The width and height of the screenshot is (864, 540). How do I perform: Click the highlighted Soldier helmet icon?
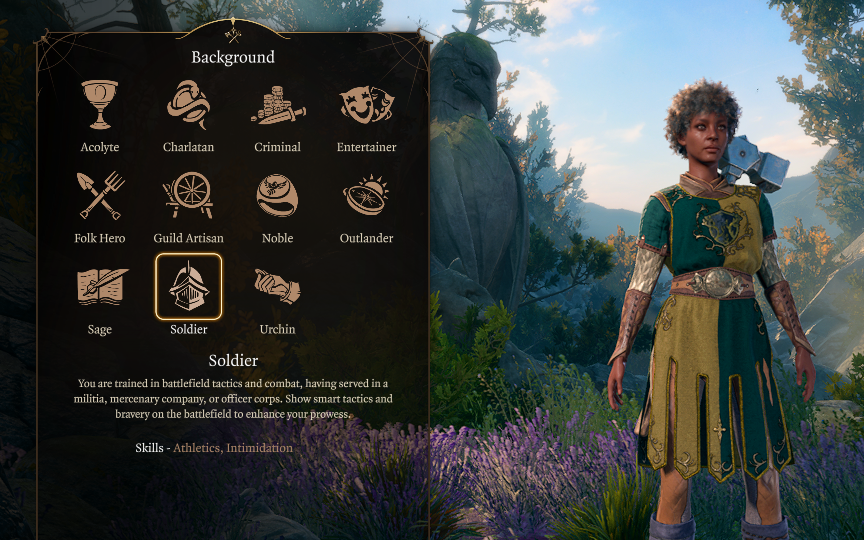click(x=188, y=287)
